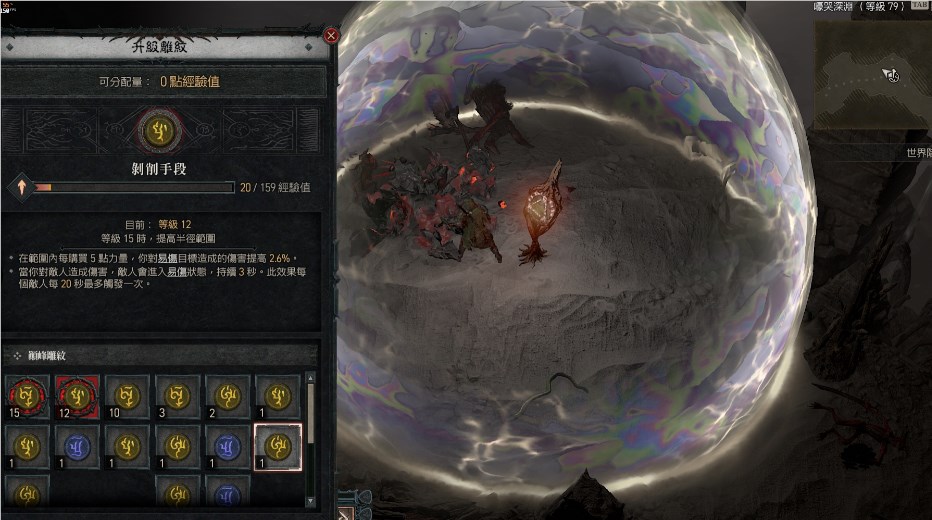The height and width of the screenshot is (520, 932).
Task: Open the minimap in the corner
Action: 872,75
